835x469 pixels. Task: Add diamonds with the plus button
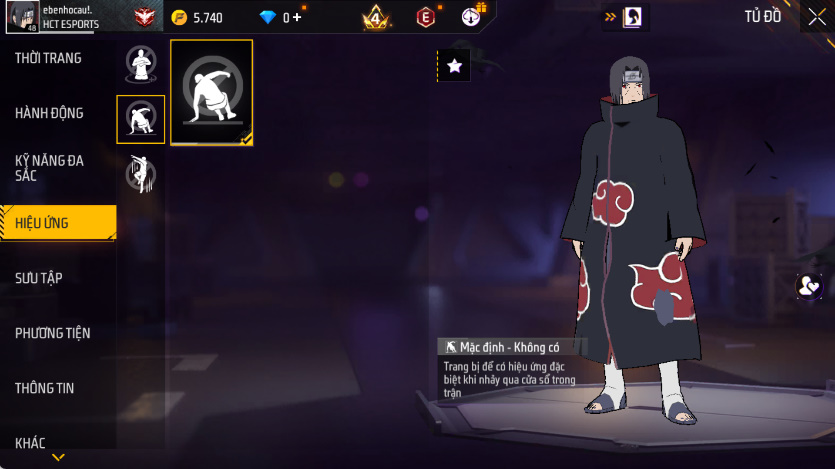coord(296,17)
